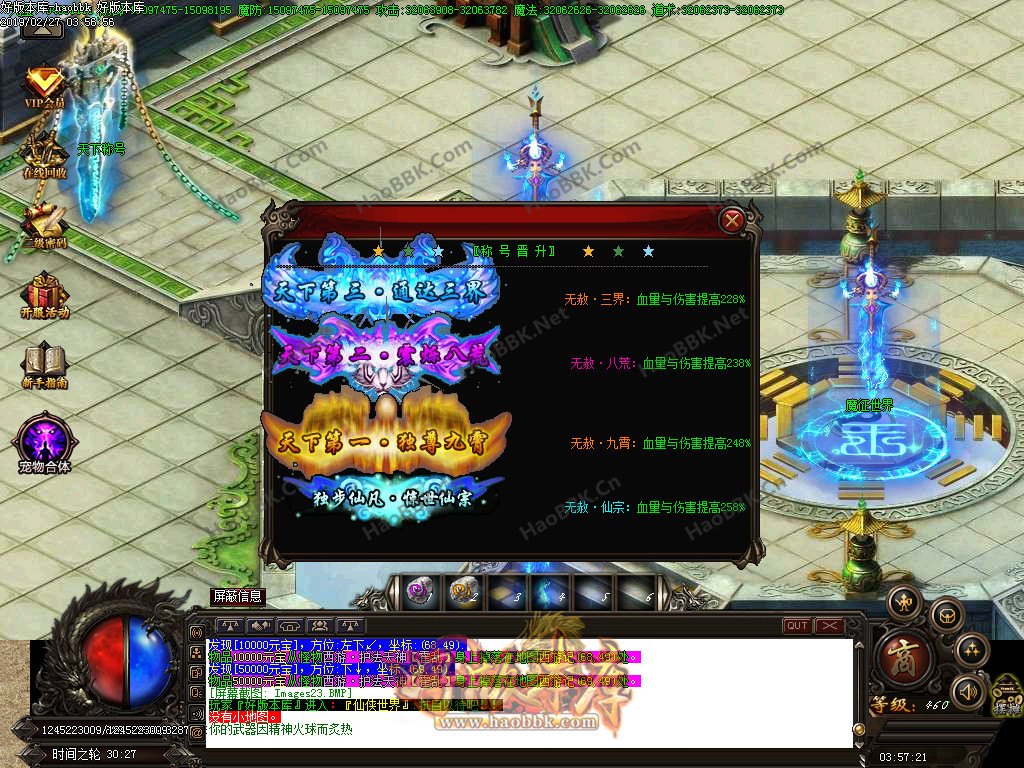Toggle sound with the speaker button
The width and height of the screenshot is (1024, 768).
(x=968, y=691)
